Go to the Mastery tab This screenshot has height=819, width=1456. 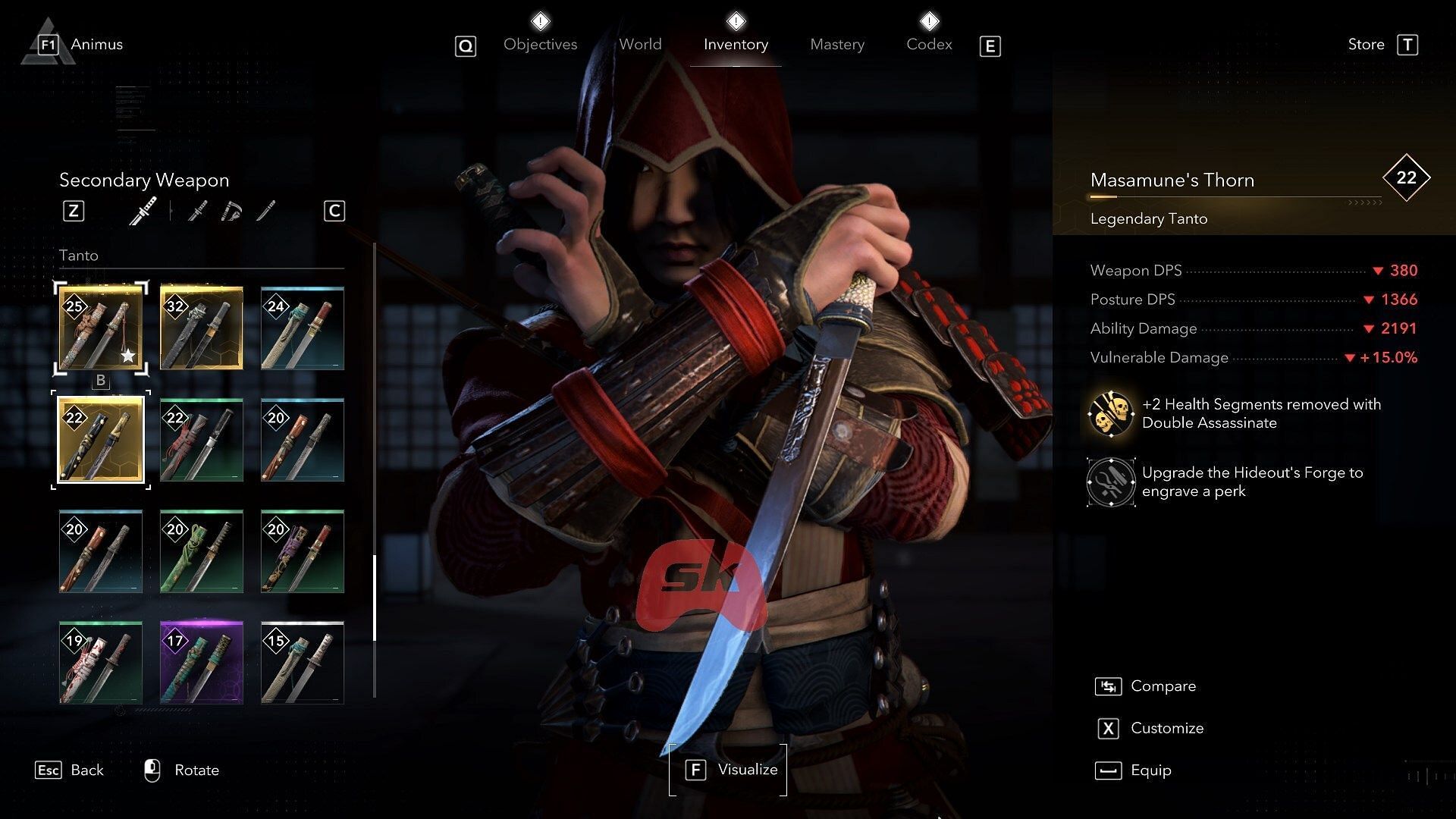[836, 45]
